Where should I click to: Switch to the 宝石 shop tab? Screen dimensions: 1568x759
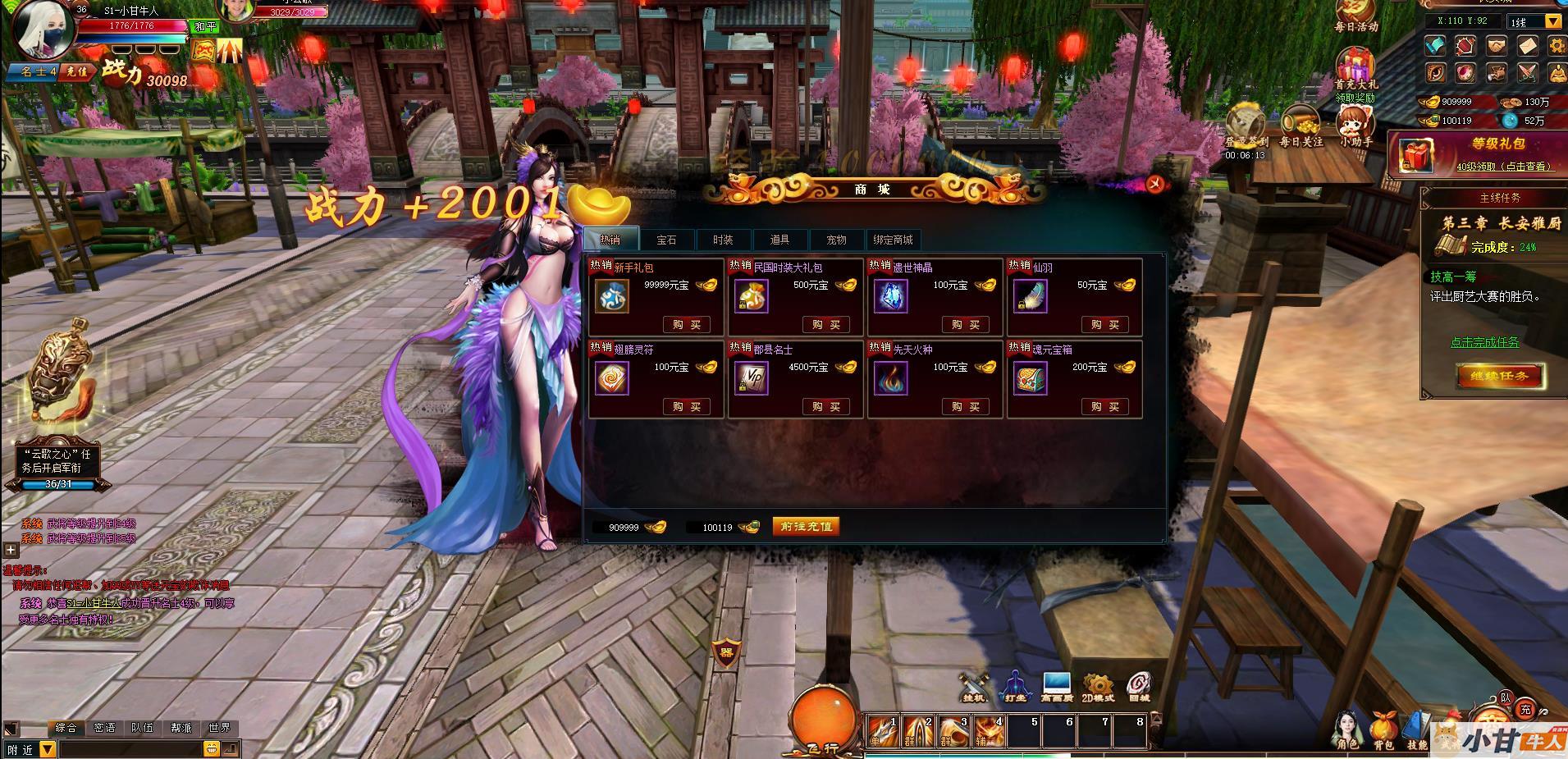pyautogui.click(x=666, y=240)
